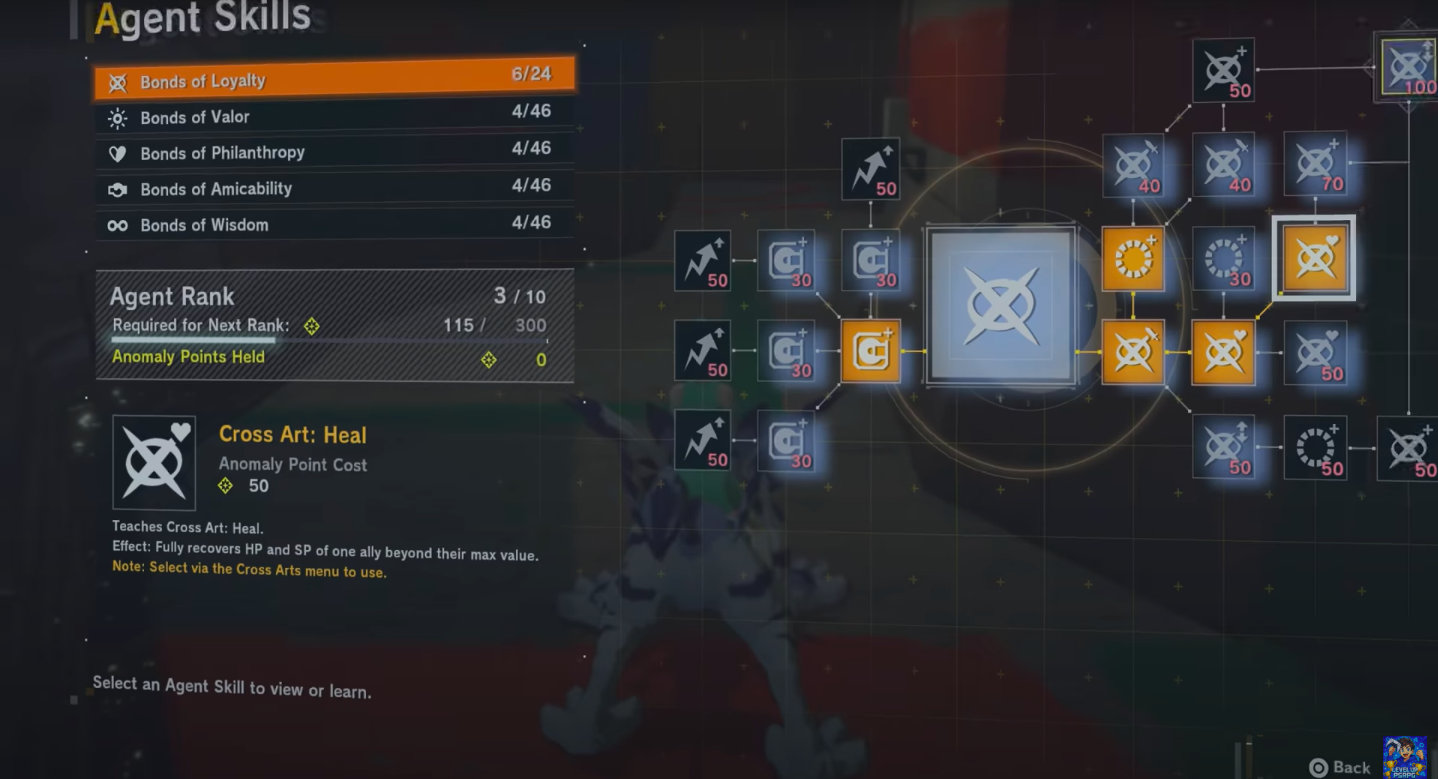Select the large central cross emblem node

pyautogui.click(x=1001, y=307)
